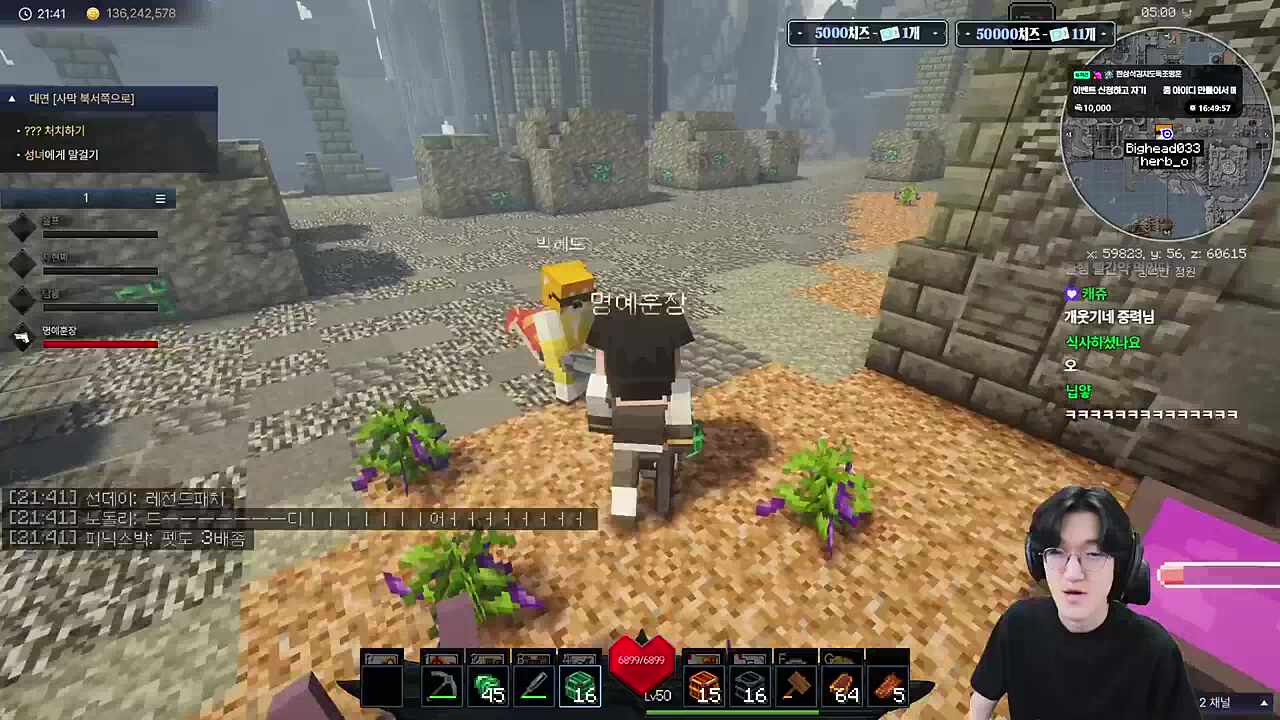The height and width of the screenshot is (720, 1280).
Task: Choose the dagger hotbar slot
Action: click(534, 686)
